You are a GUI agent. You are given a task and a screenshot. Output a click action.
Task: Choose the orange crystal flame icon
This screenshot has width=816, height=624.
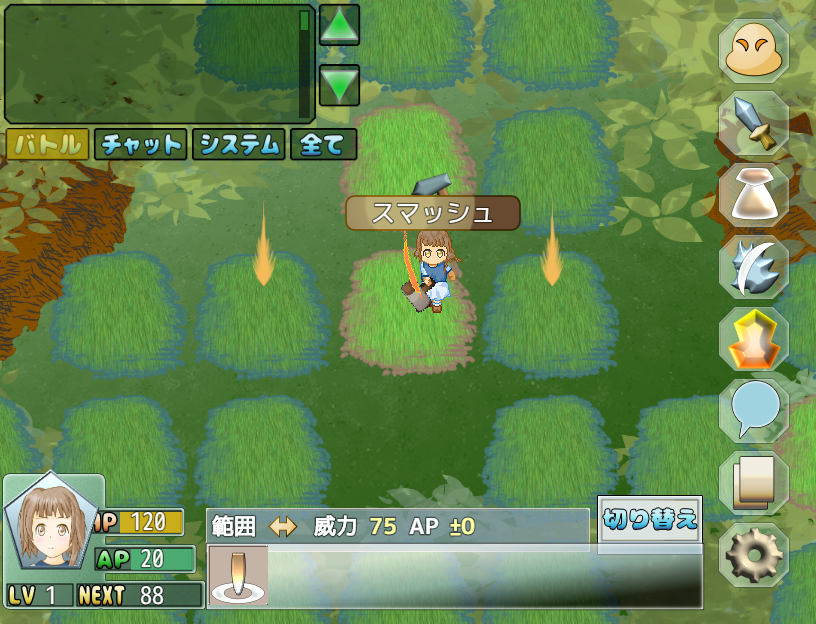tap(754, 339)
